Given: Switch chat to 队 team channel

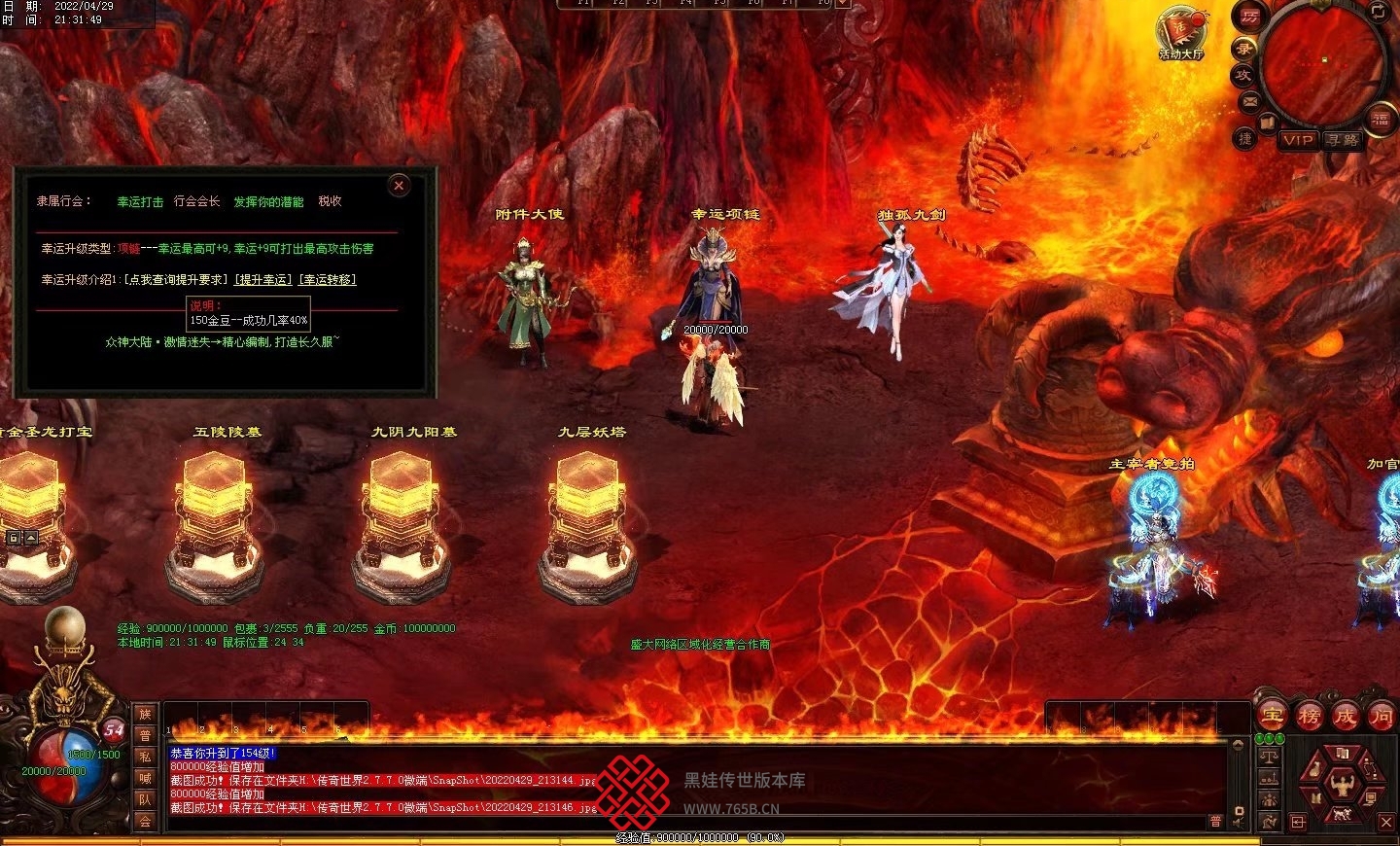Looking at the screenshot, I should [145, 799].
